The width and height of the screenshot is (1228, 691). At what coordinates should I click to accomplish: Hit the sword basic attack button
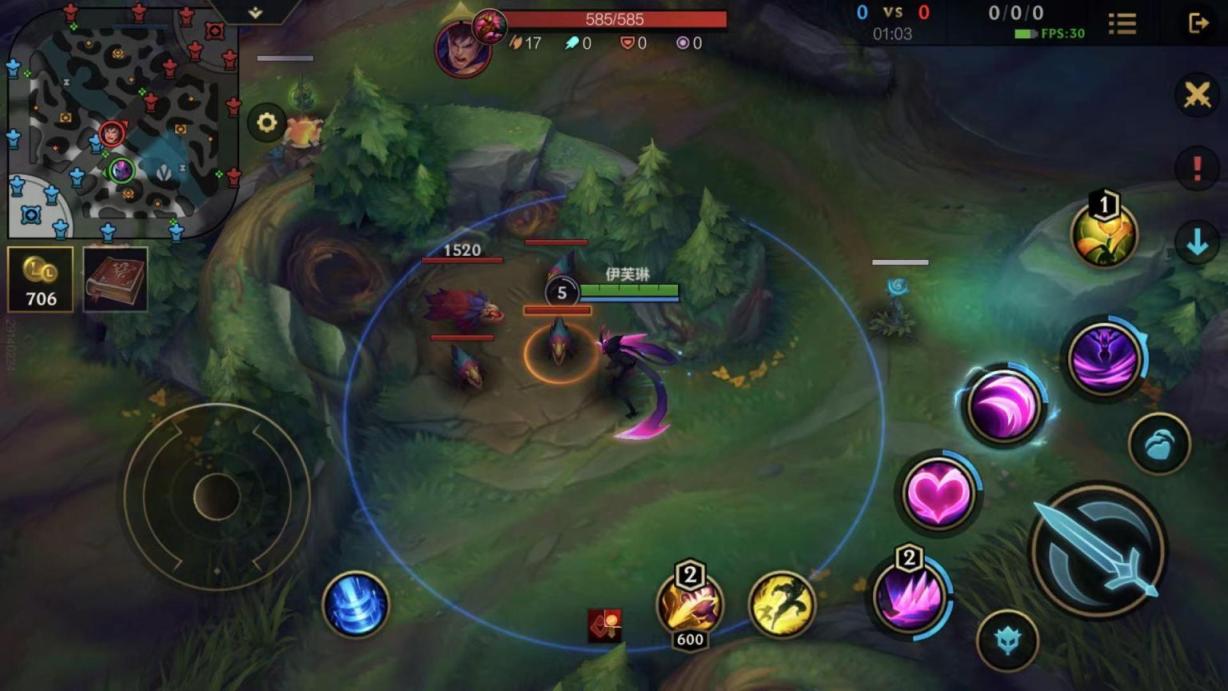[x=1097, y=551]
